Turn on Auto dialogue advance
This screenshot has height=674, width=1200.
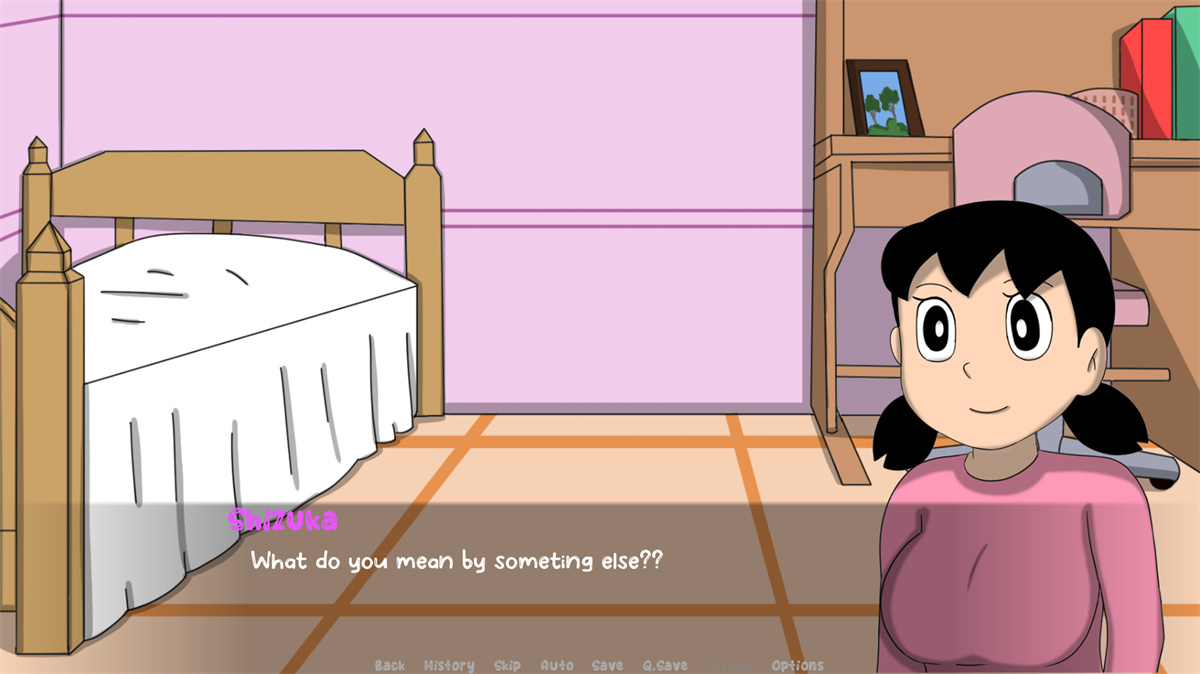pos(557,665)
